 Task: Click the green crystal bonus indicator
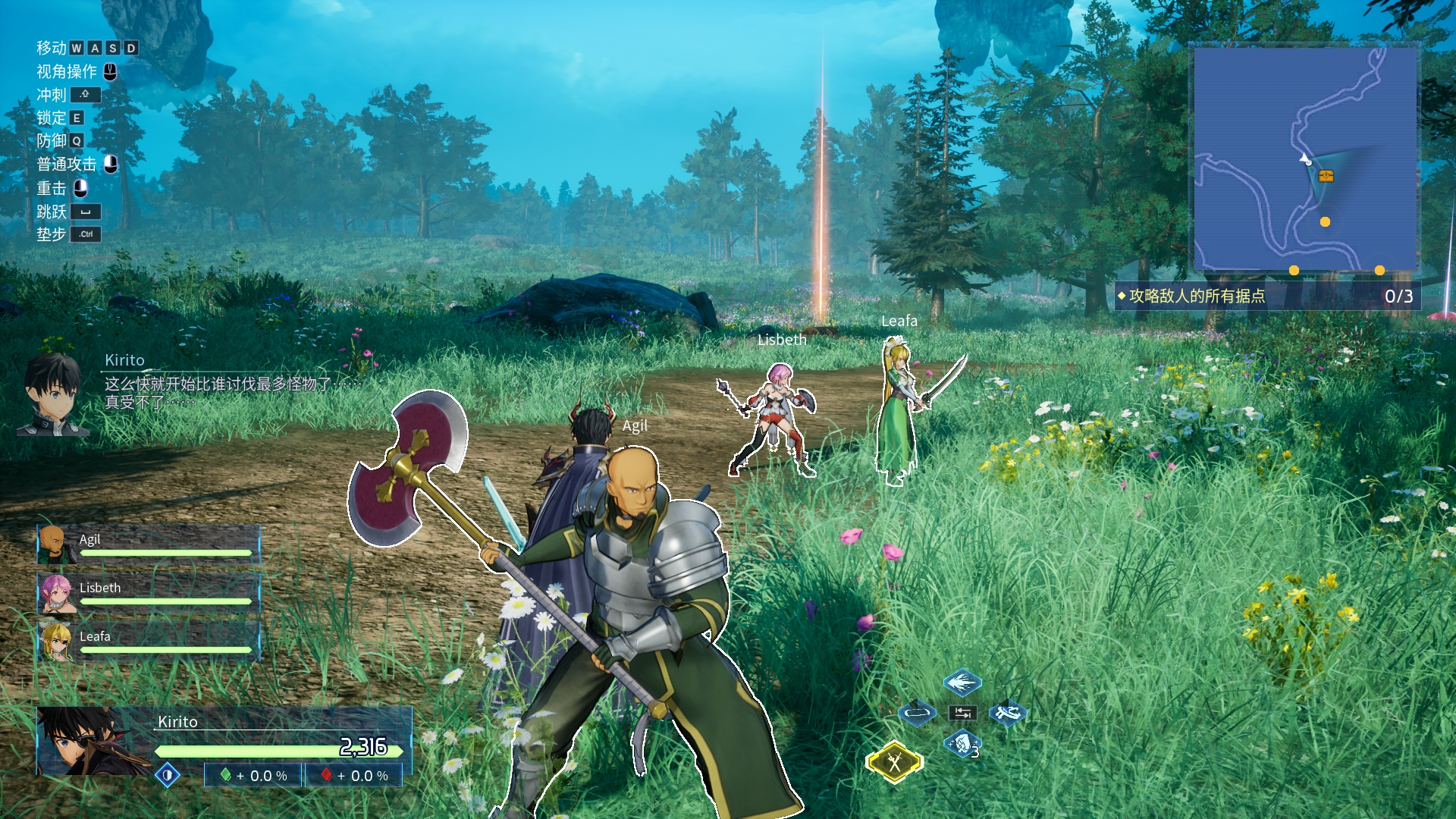pyautogui.click(x=253, y=775)
